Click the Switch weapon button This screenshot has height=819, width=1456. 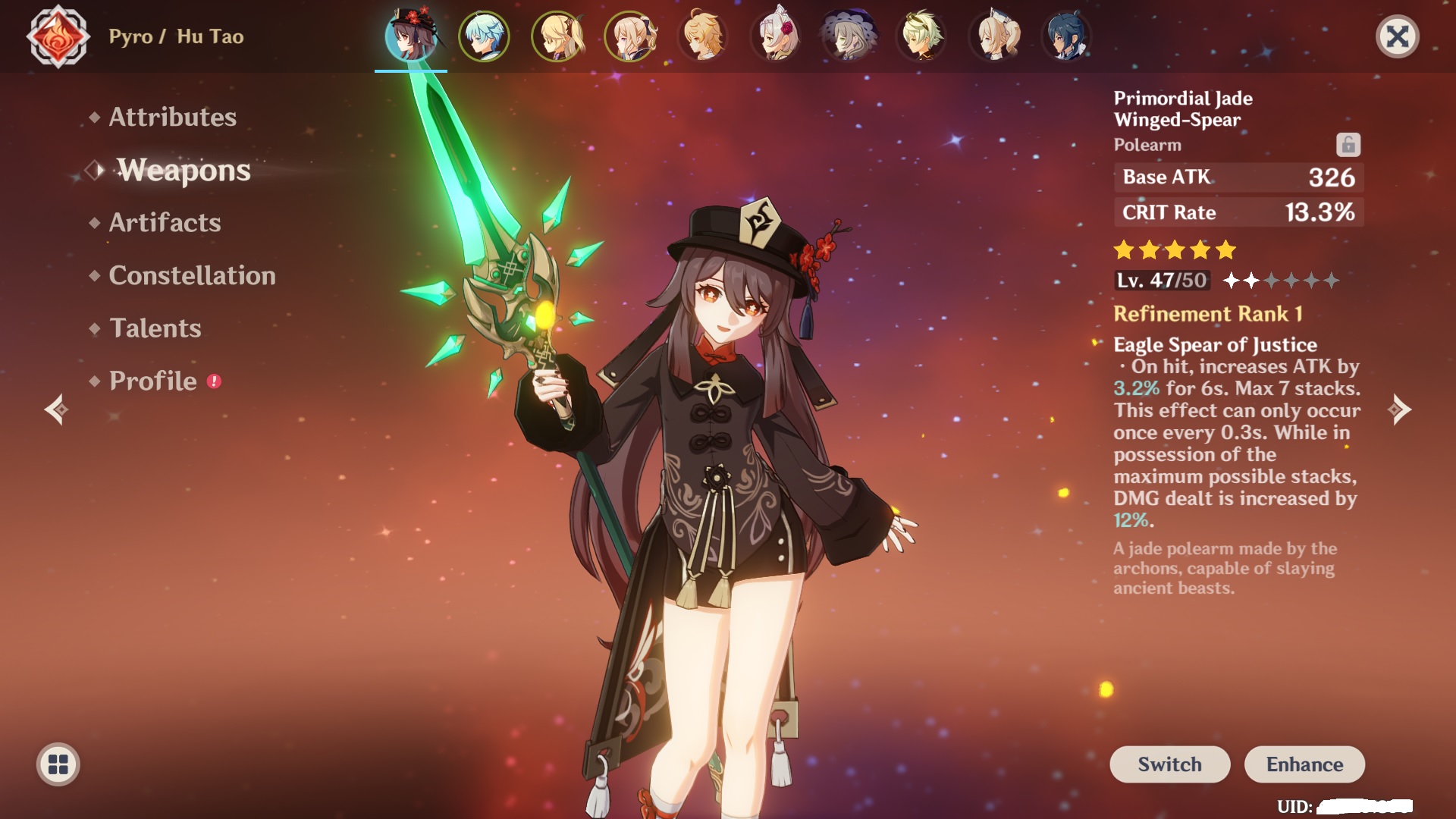1169,764
